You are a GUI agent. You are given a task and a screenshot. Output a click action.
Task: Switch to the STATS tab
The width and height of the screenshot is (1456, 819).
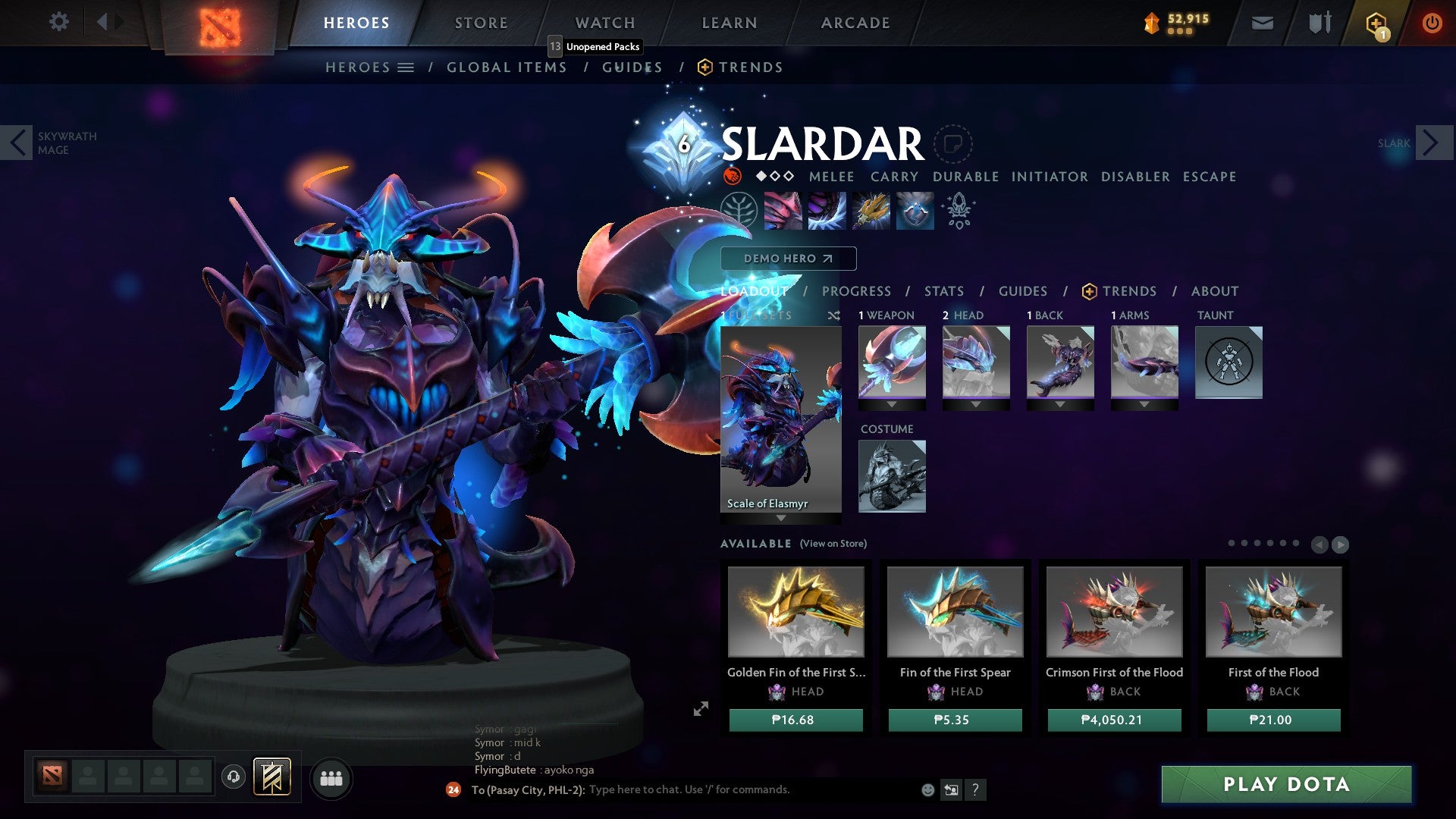click(x=944, y=290)
